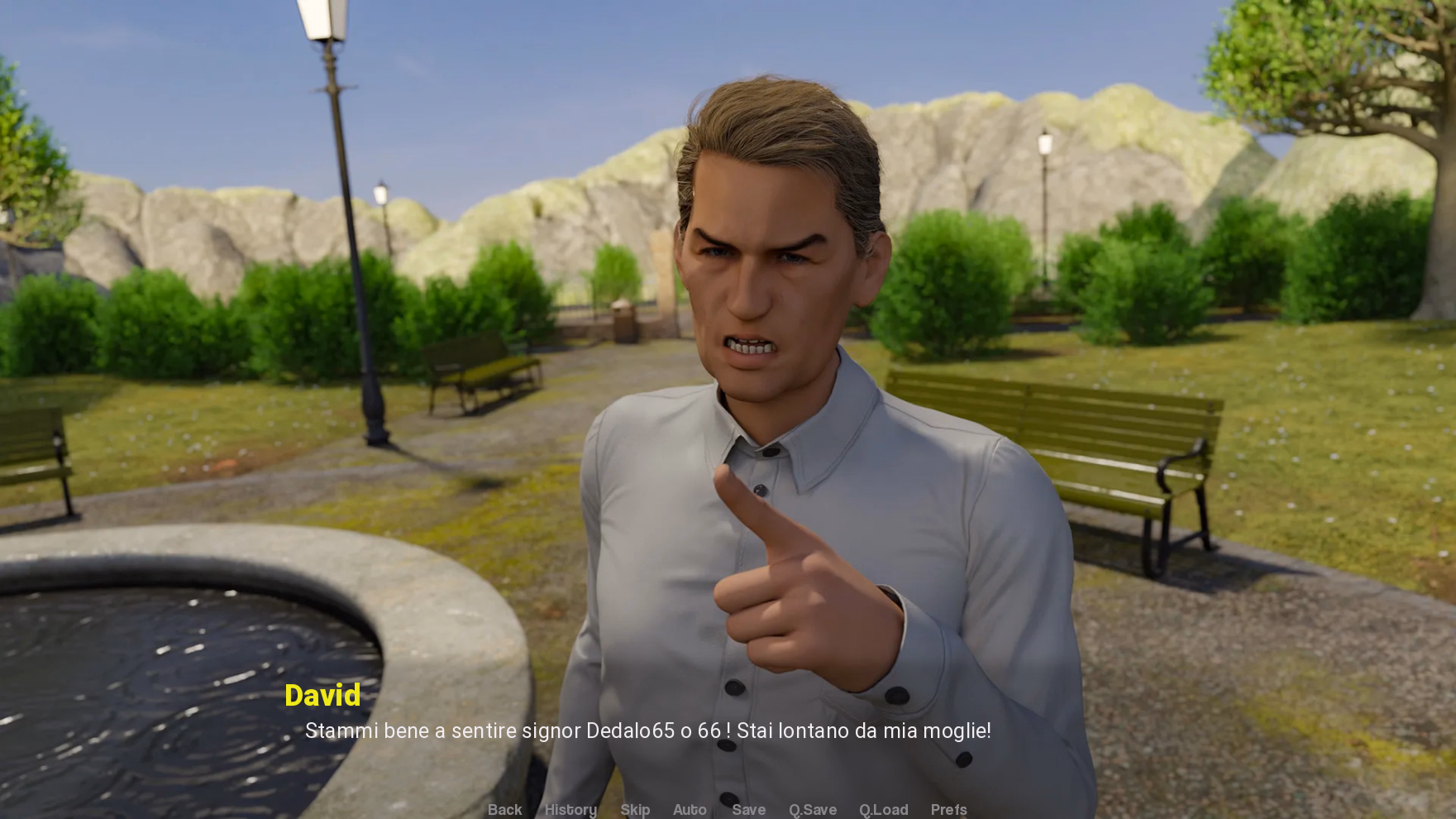This screenshot has height=819, width=1456.
Task: Go back one dialogue line
Action: [x=504, y=809]
